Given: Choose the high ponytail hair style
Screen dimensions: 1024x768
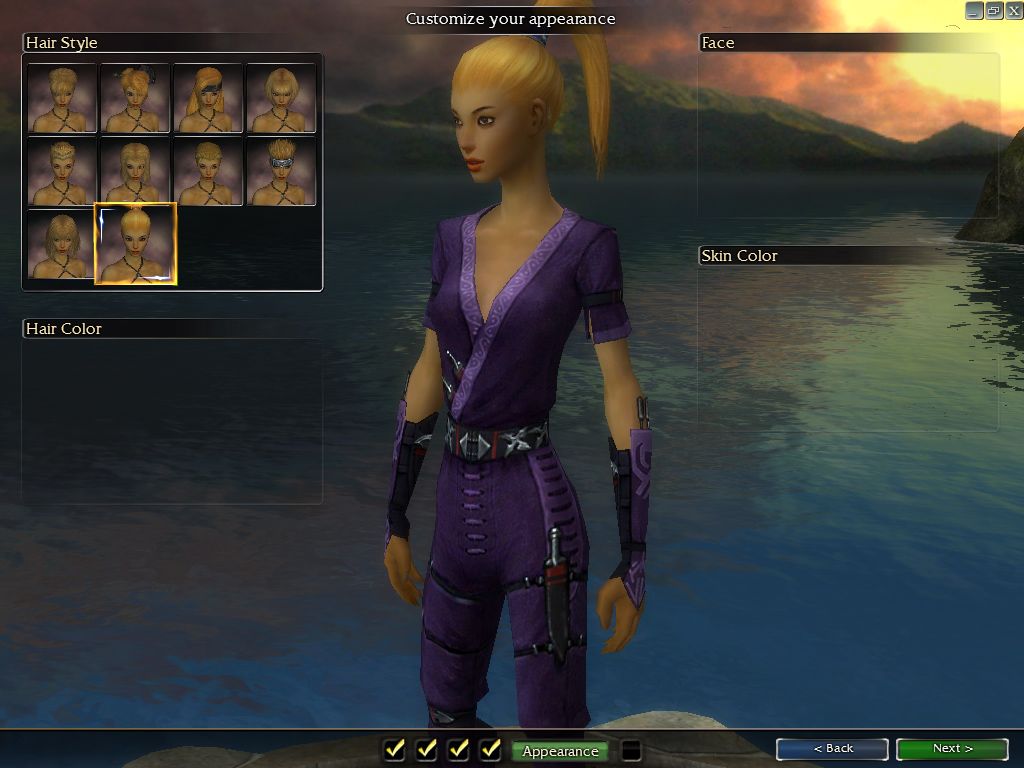Looking at the screenshot, I should 136,243.
